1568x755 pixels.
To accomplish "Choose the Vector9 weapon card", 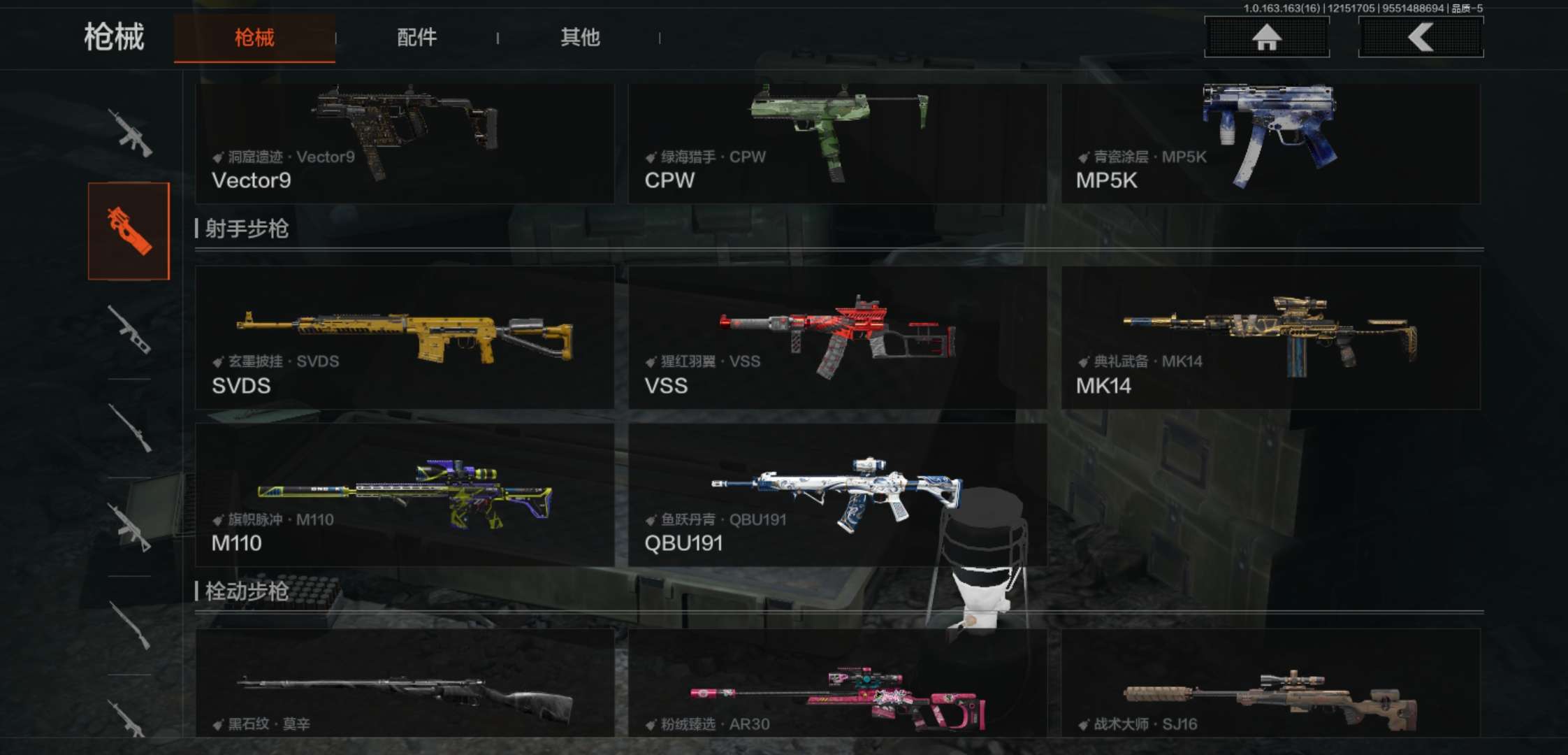I will click(405, 143).
